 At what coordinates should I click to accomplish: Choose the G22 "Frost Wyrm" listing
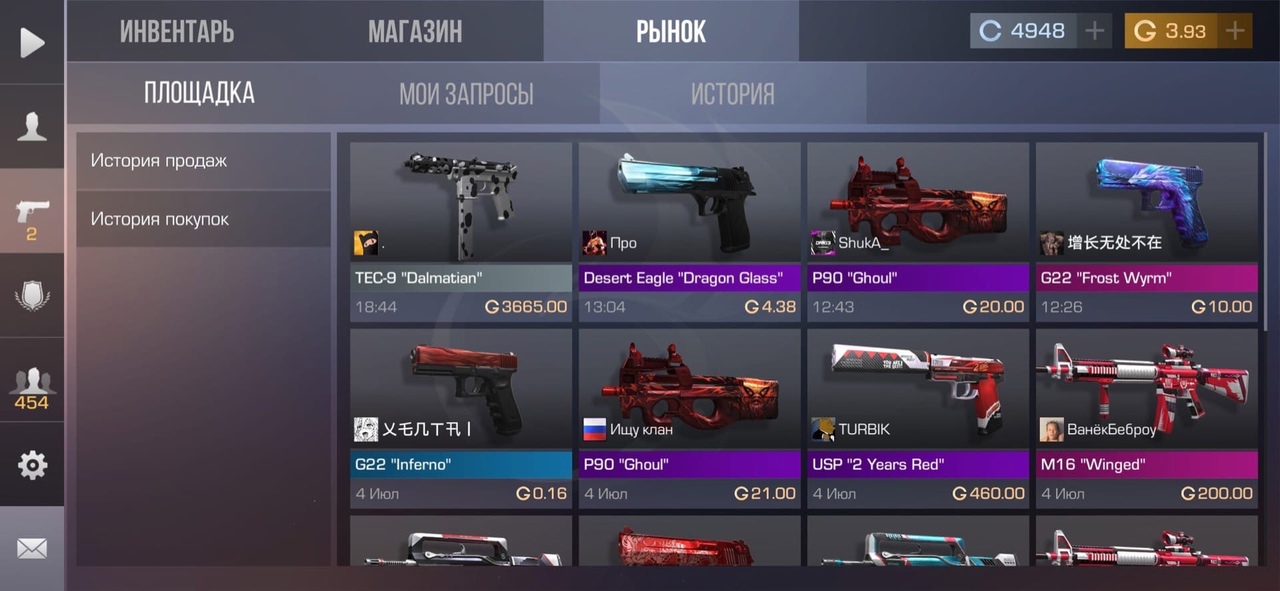(1146, 231)
